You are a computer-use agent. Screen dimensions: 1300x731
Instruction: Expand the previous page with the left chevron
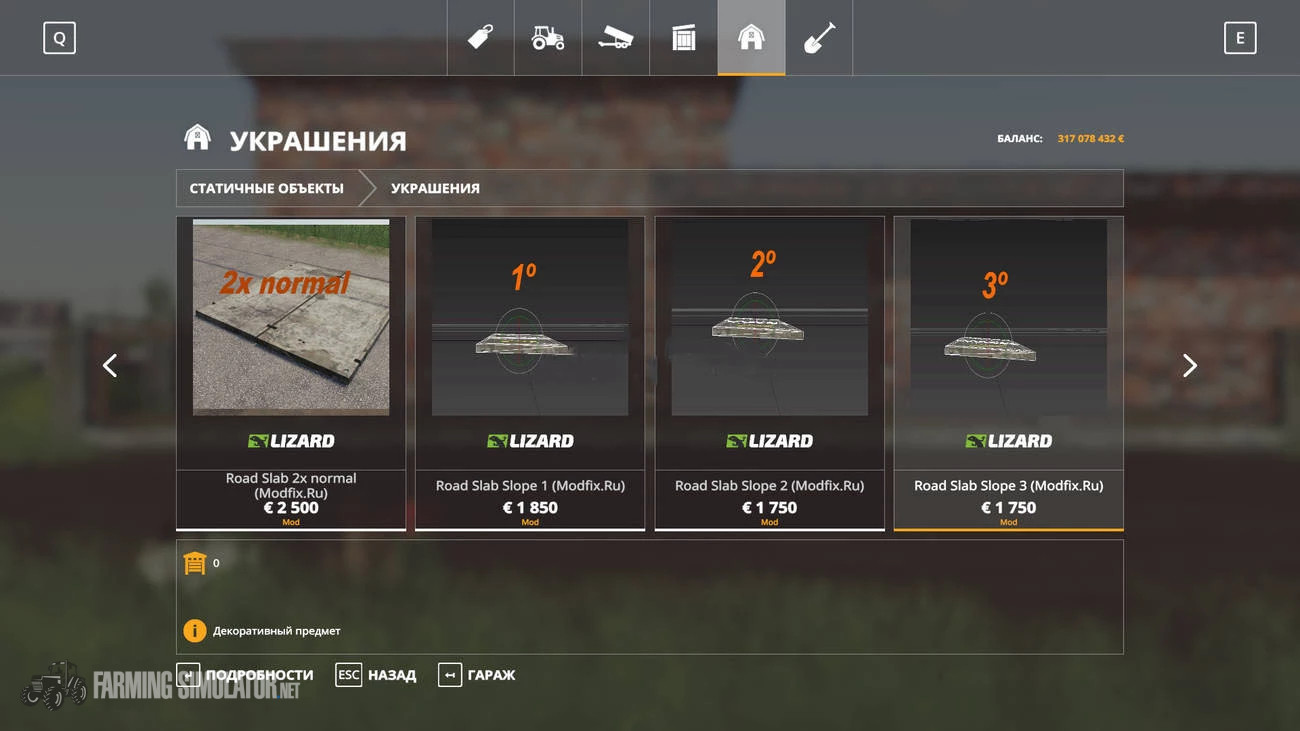click(x=110, y=366)
